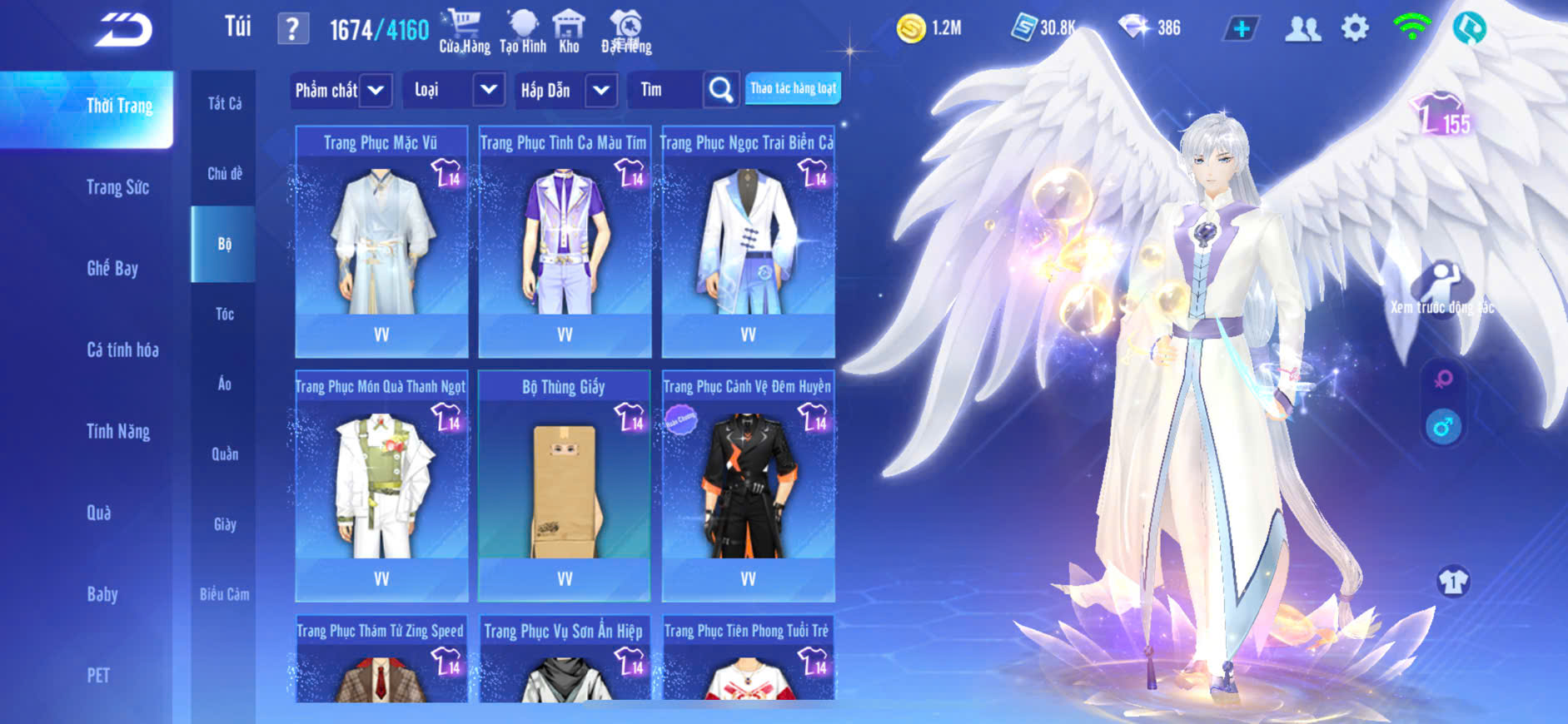The image size is (1568, 724).
Task: Select Trang Phục Cảnh Vệ Đêm Huyền
Action: pos(748,485)
